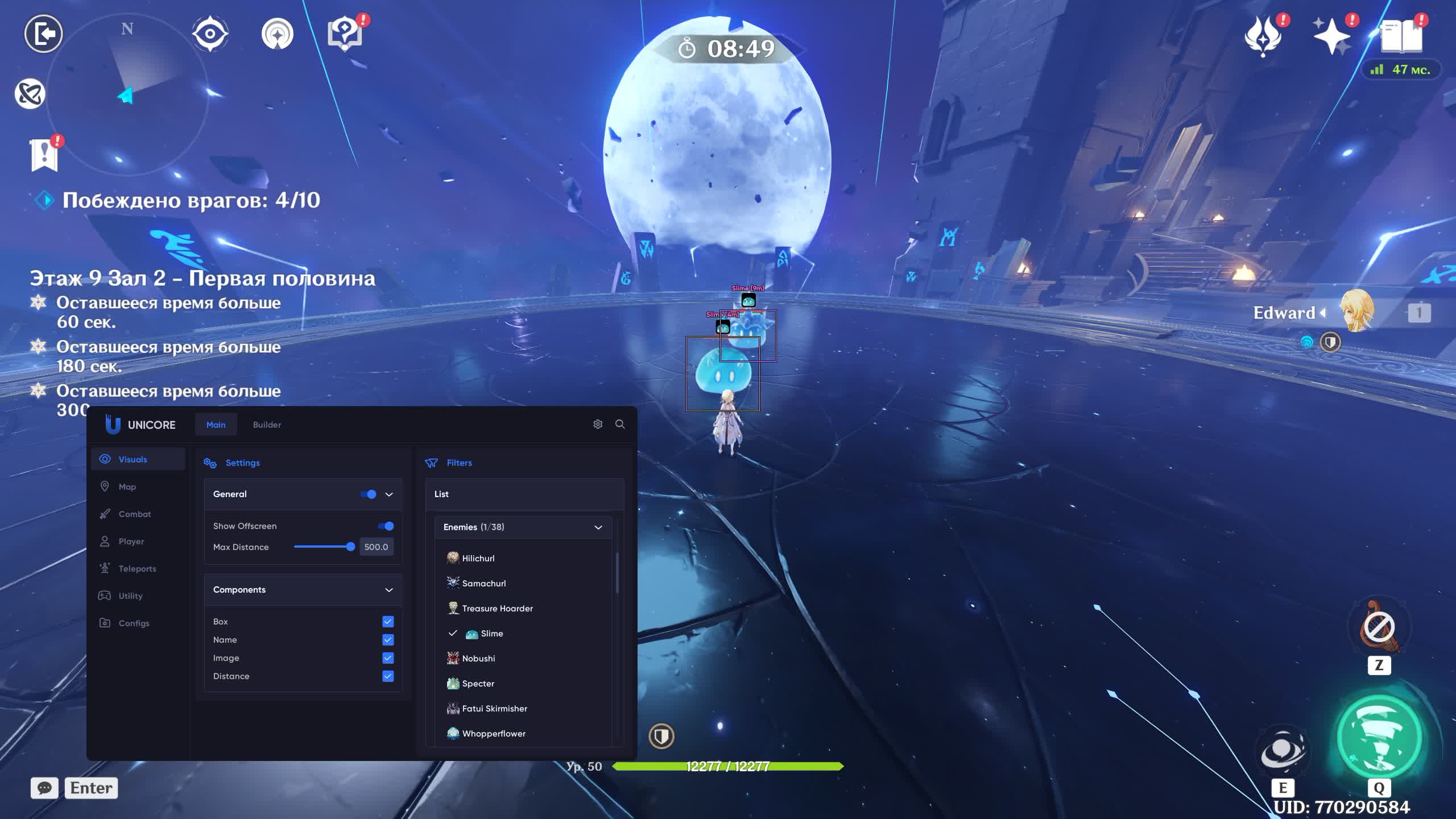Switch to the Builder tab
This screenshot has width=1456, height=819.
point(267,425)
